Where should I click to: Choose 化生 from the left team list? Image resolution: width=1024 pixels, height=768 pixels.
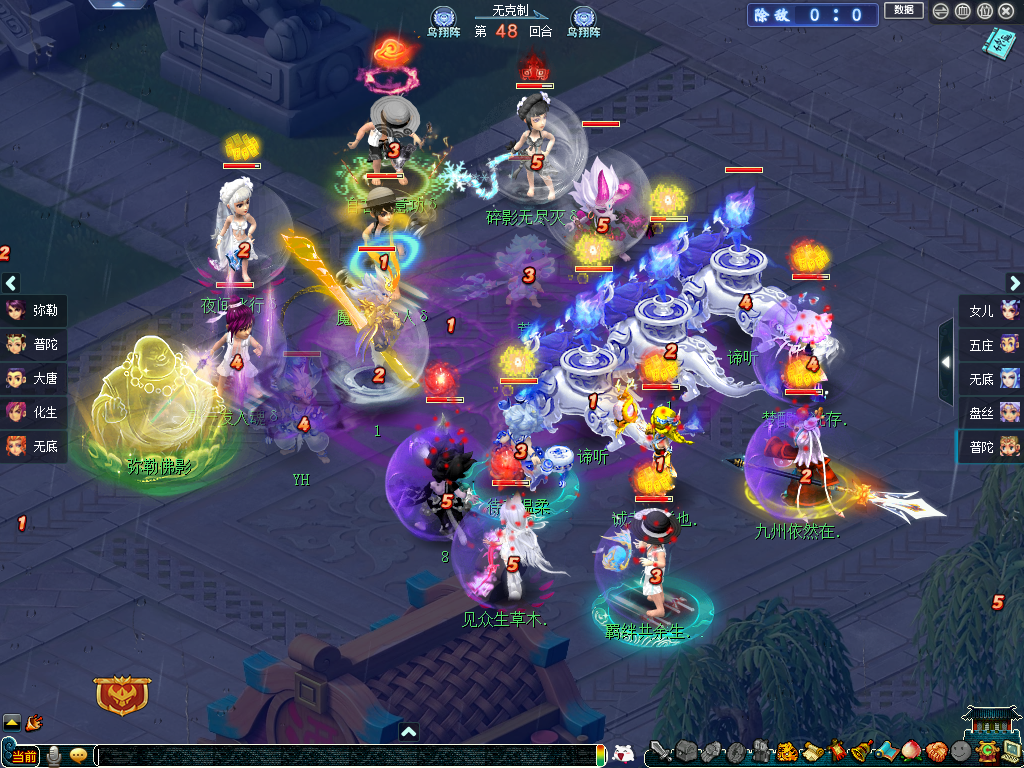coord(34,411)
